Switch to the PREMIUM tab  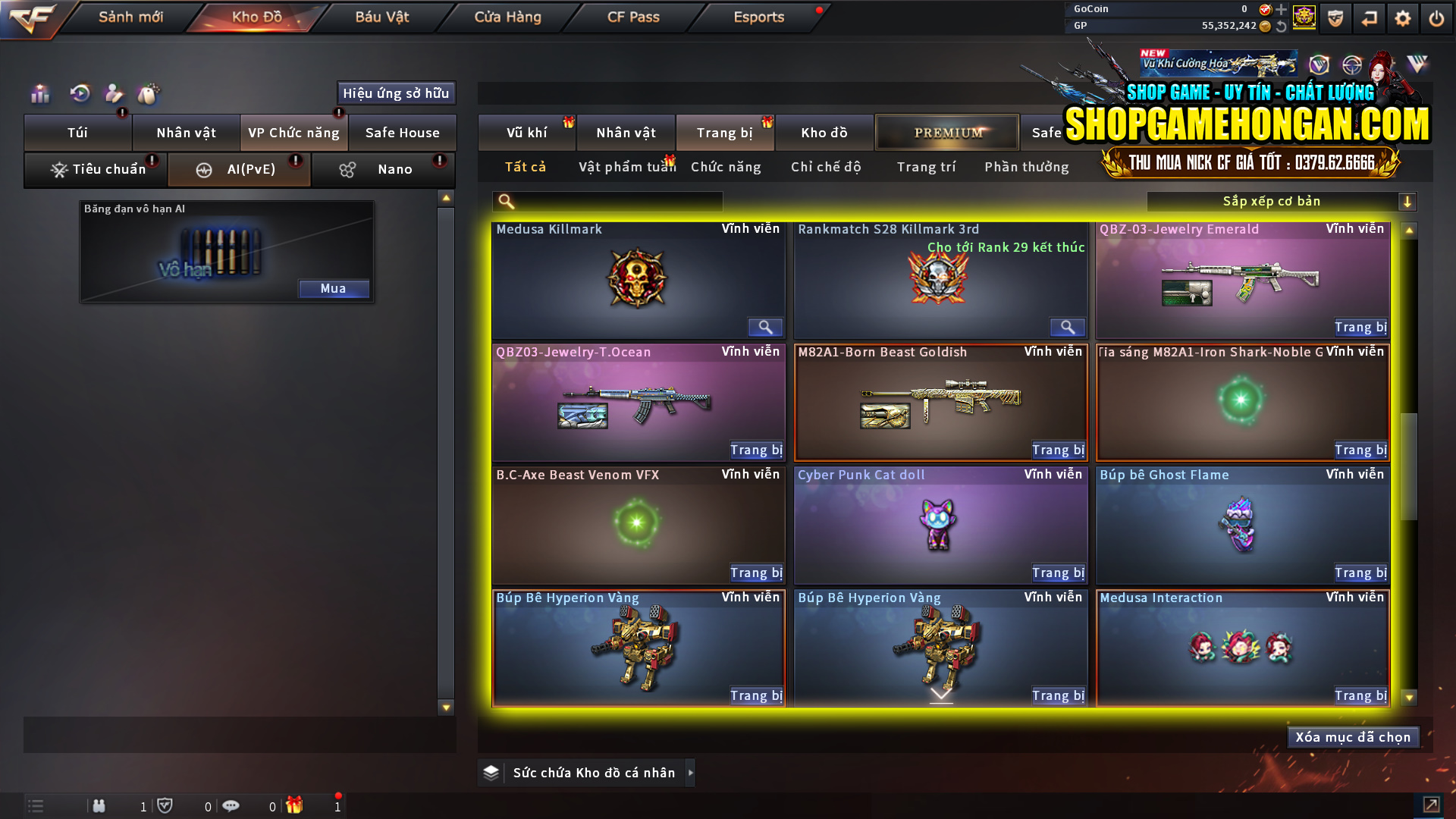[946, 132]
